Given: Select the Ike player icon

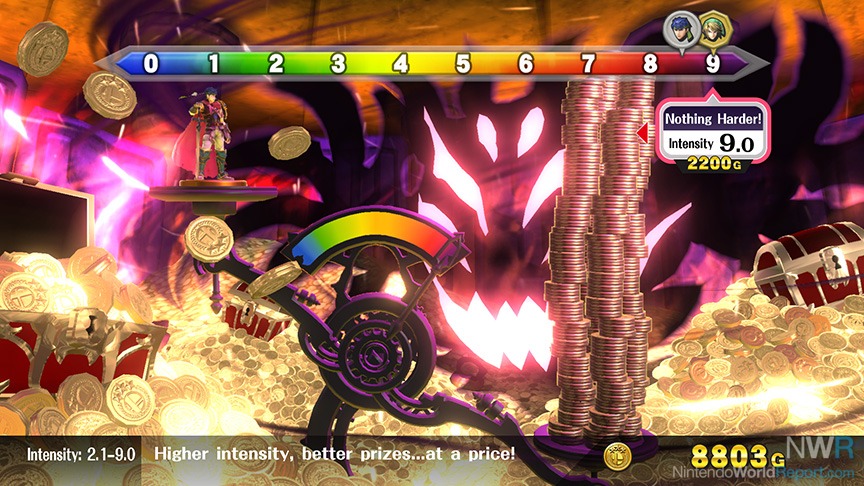Looking at the screenshot, I should pos(684,25).
